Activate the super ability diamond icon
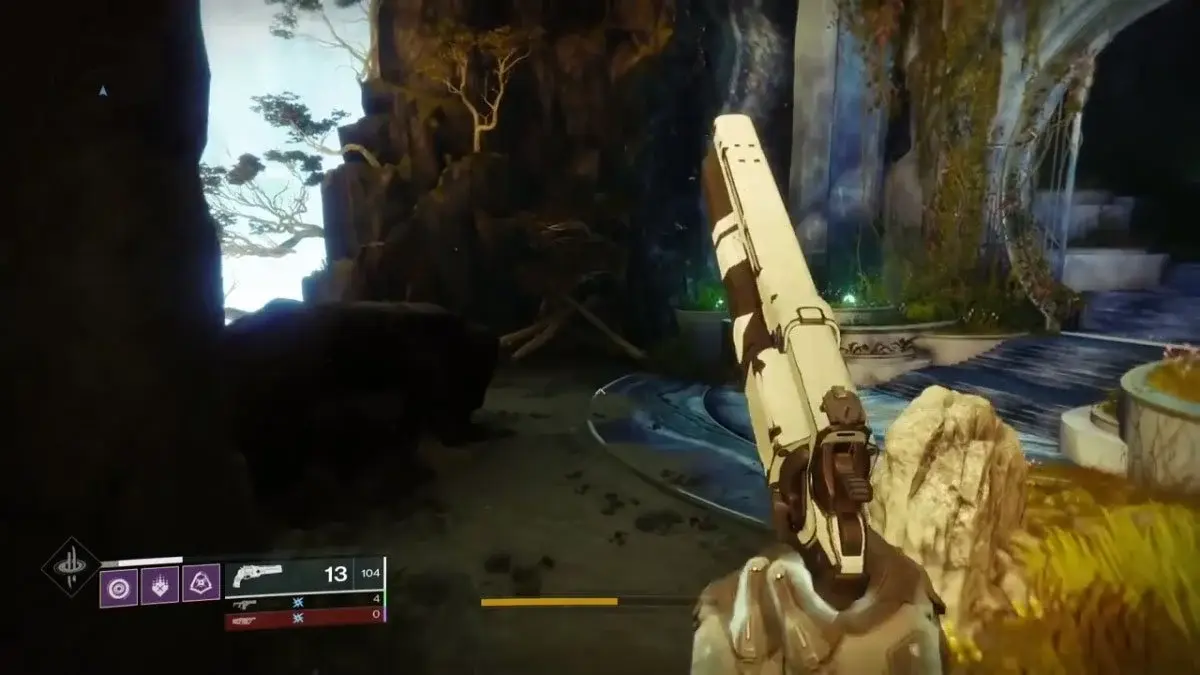 tap(70, 568)
